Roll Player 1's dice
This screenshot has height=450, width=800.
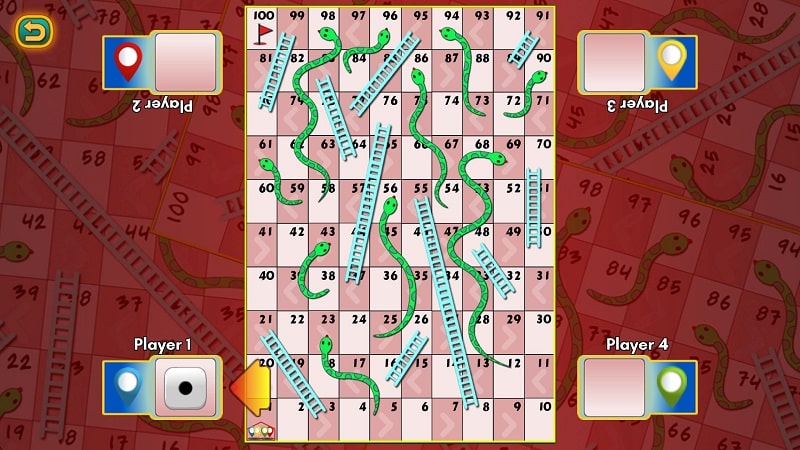185,387
